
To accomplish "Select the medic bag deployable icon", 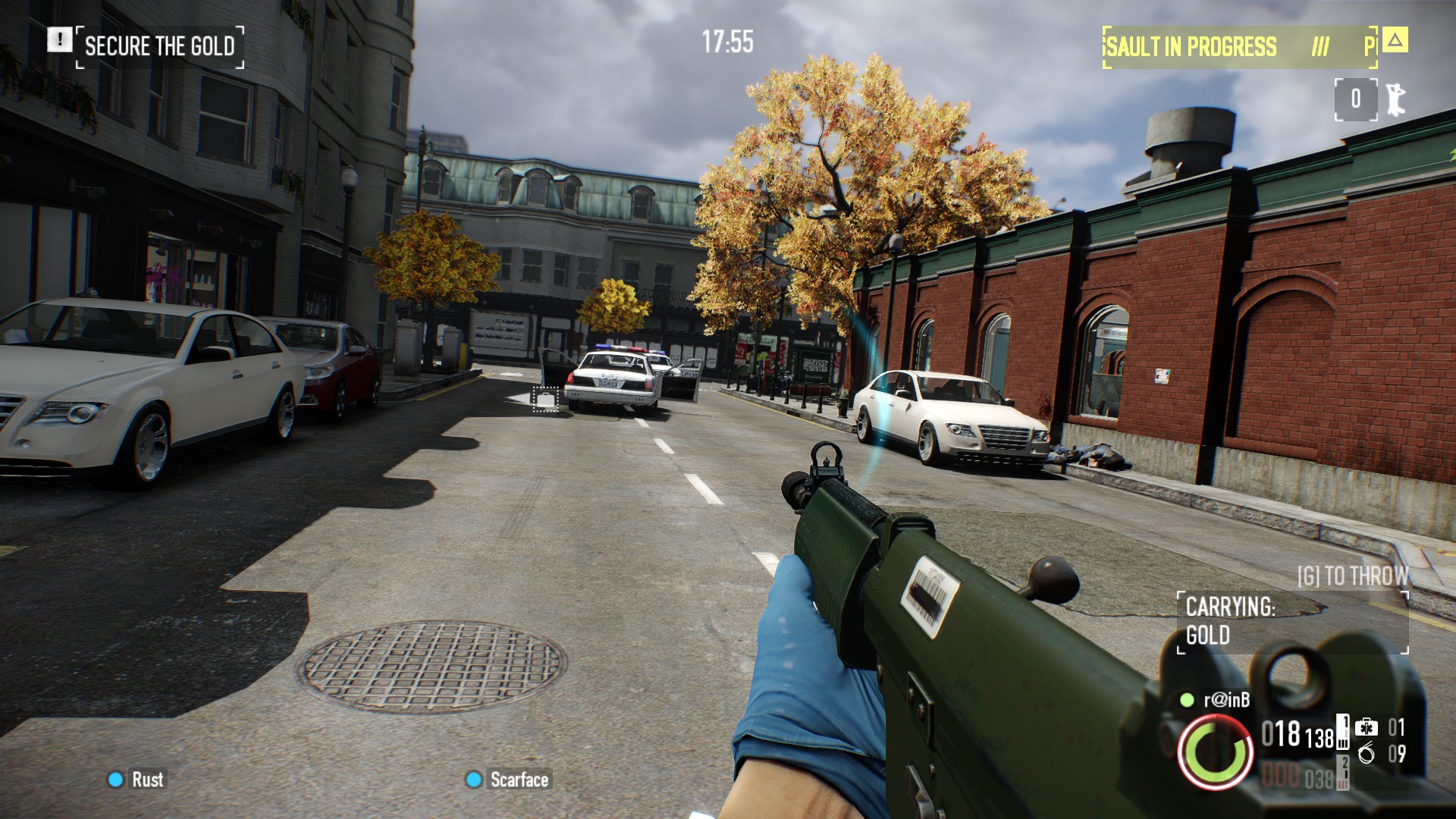I will click(1366, 727).
